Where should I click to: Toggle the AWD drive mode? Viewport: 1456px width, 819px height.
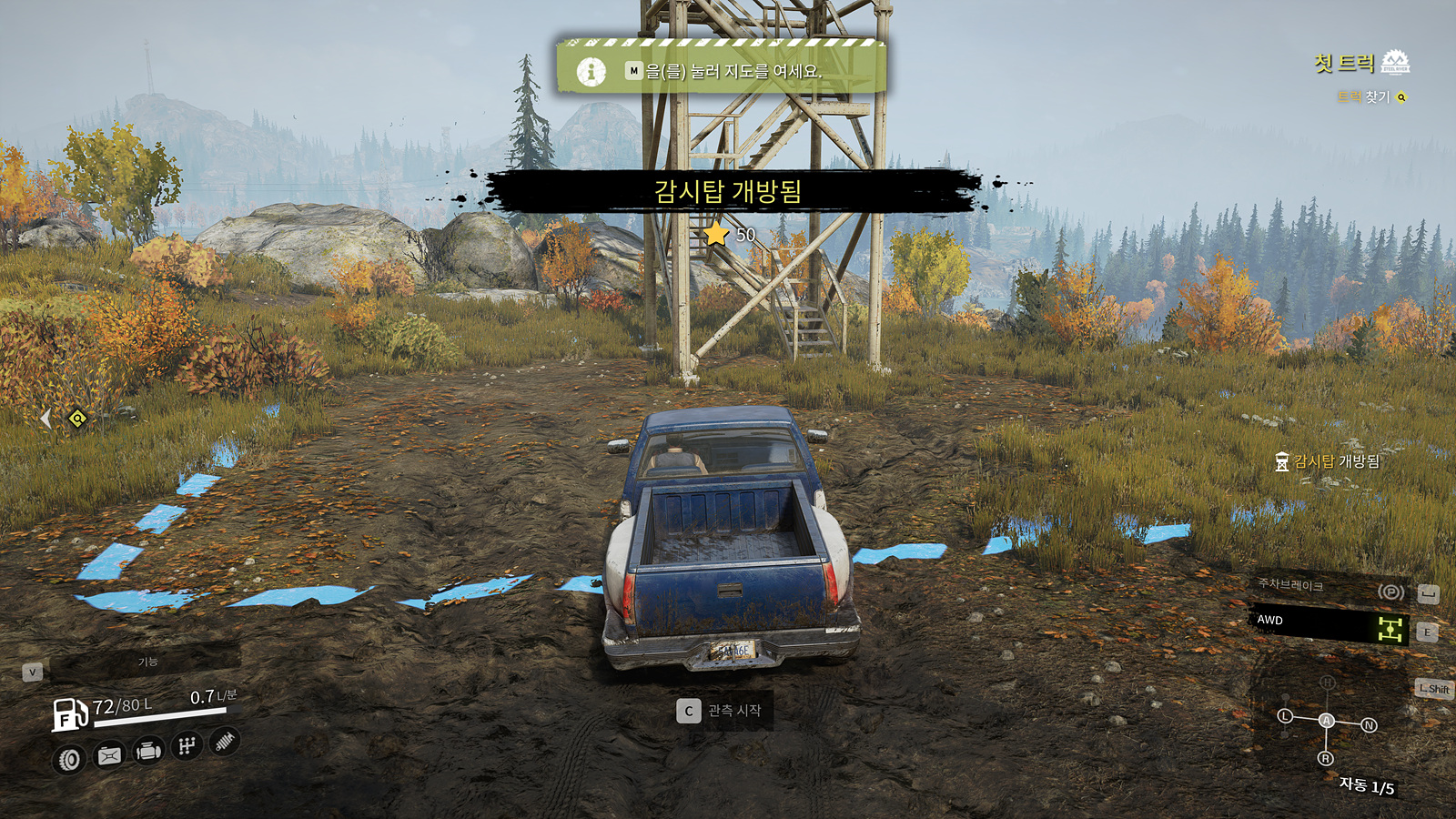pos(1328,625)
